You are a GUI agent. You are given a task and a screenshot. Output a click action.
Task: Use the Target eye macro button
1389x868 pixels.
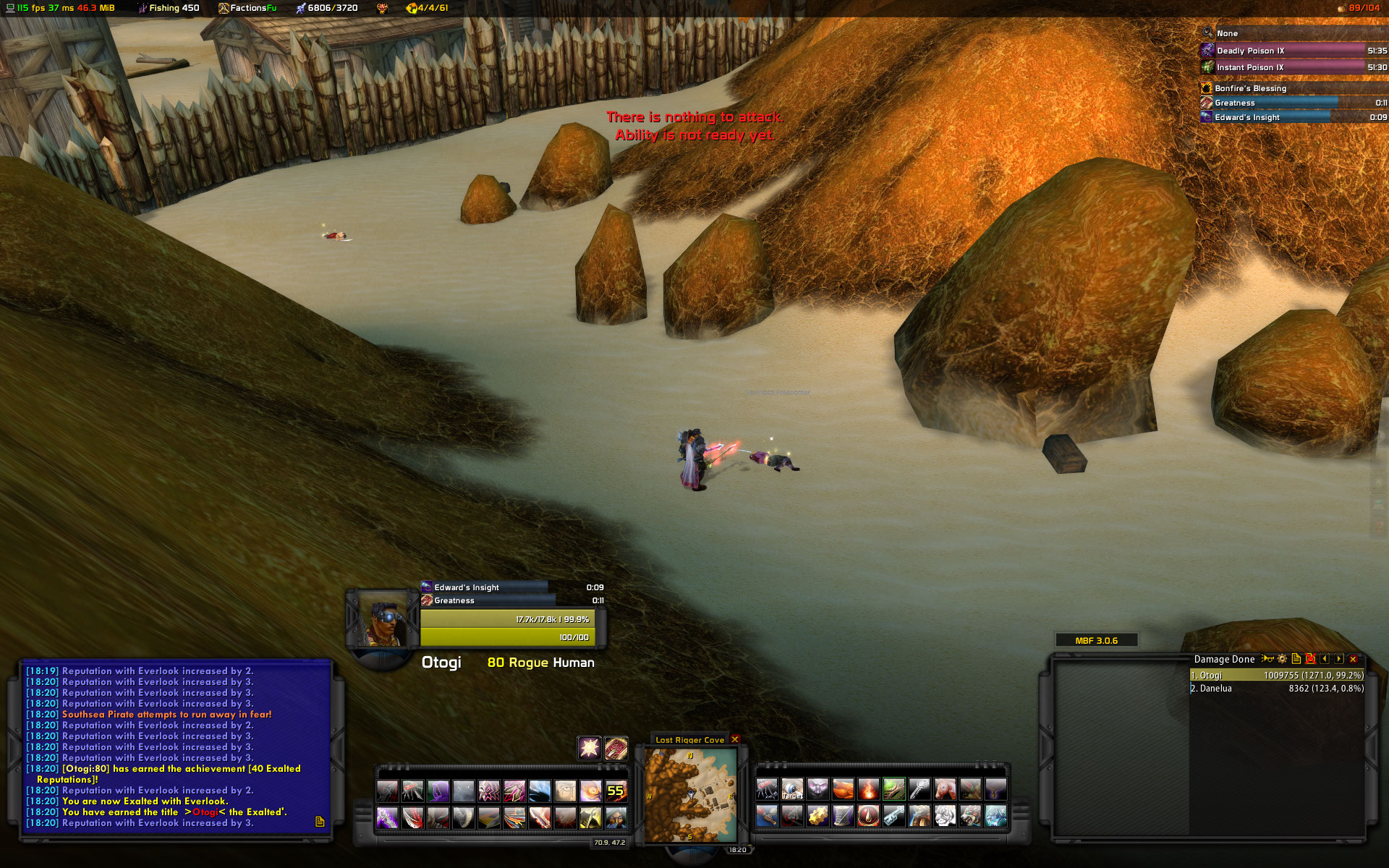click(792, 789)
